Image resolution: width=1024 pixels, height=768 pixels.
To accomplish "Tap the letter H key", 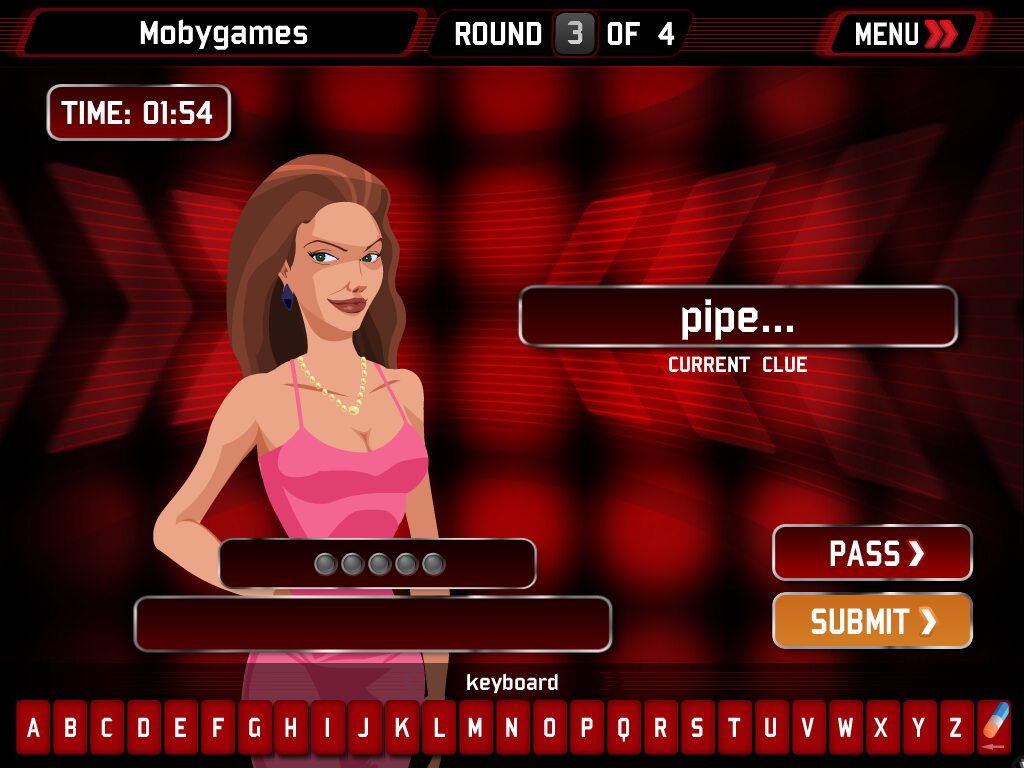I will coord(290,728).
